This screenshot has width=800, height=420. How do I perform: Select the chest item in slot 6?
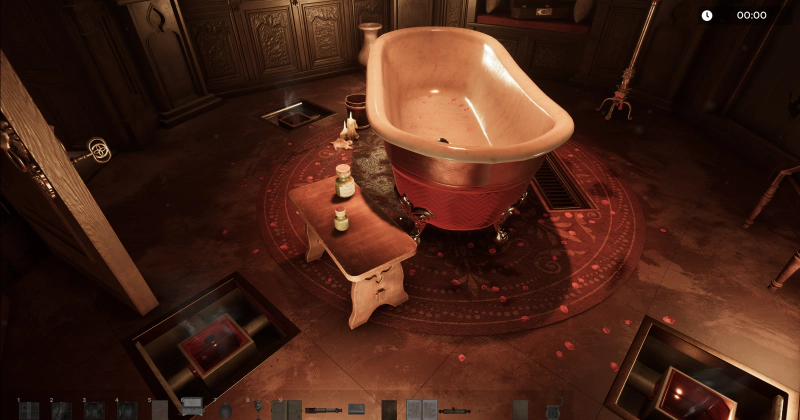click(x=192, y=406)
